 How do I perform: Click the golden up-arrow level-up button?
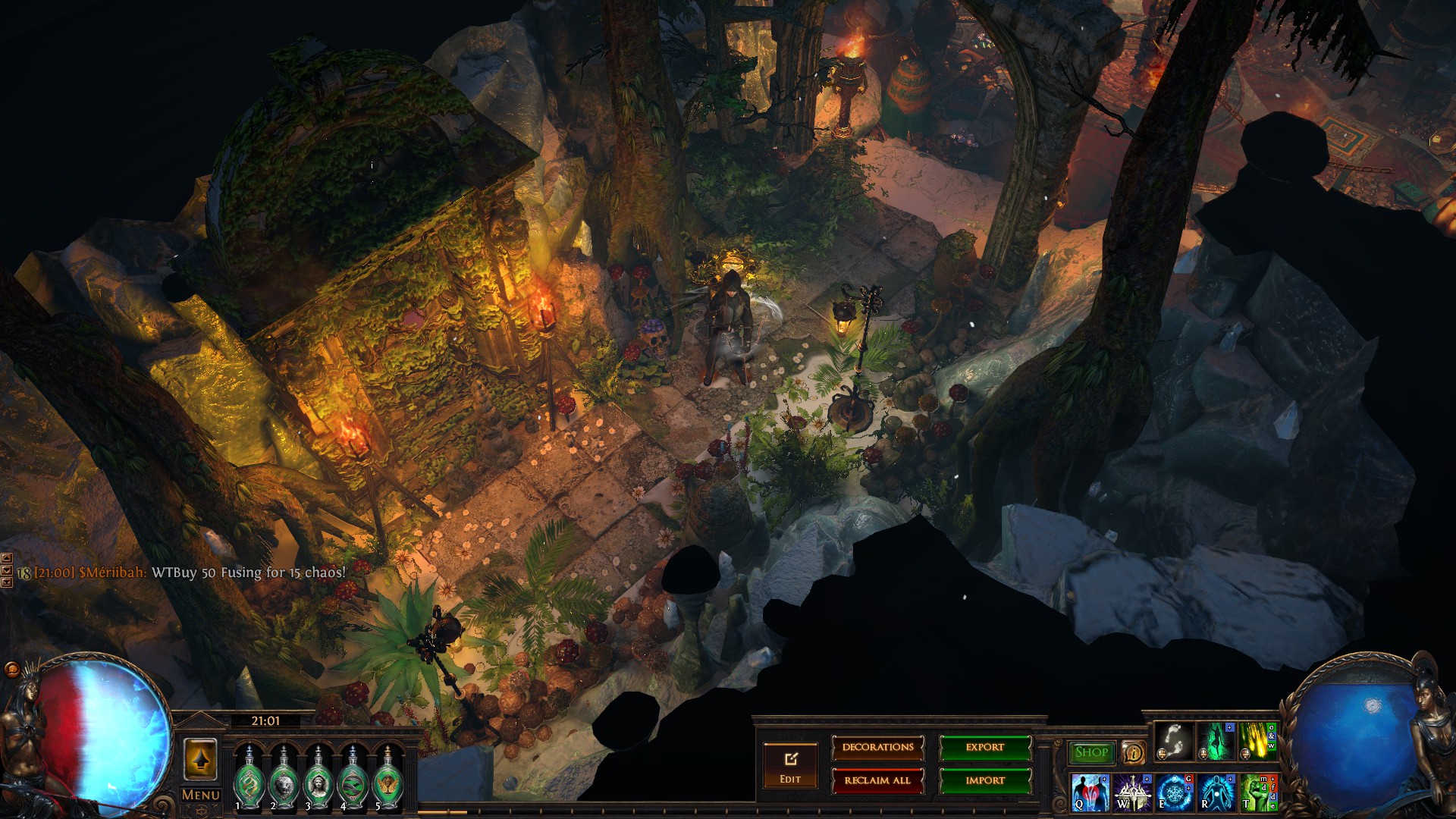point(201,759)
